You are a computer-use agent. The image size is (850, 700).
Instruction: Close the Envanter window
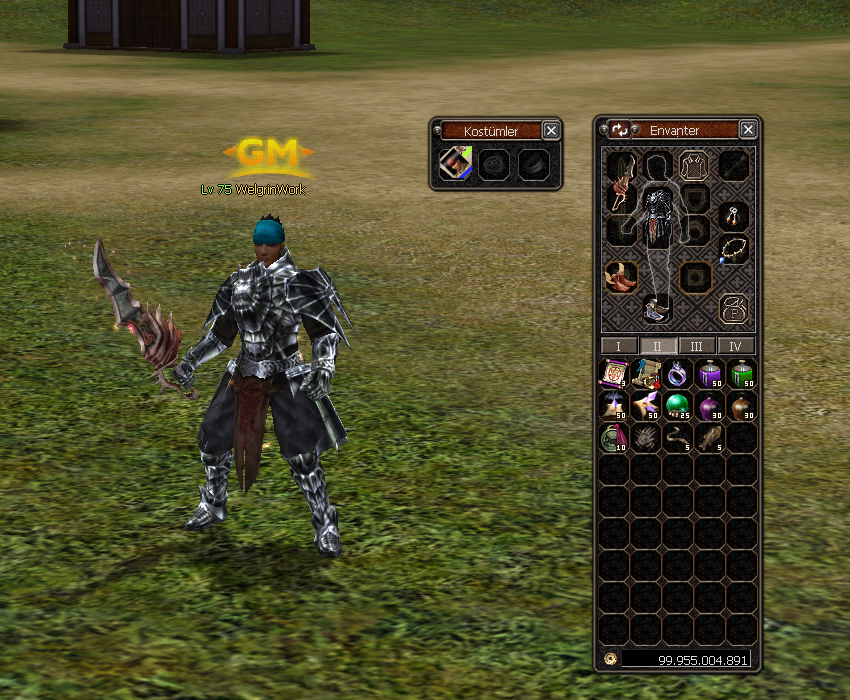pos(748,130)
